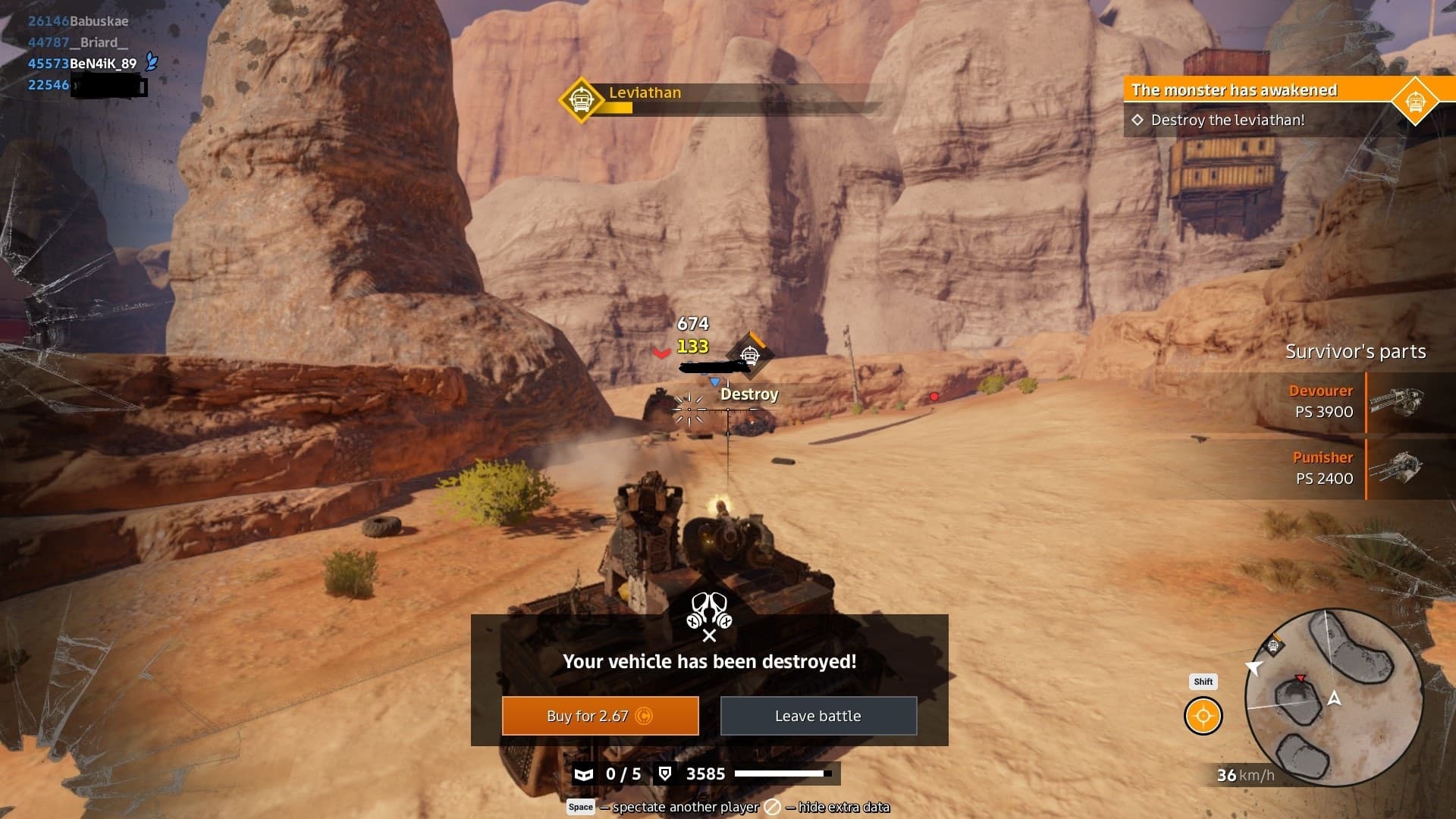
Task: Leave the battle
Action: pyautogui.click(x=818, y=716)
